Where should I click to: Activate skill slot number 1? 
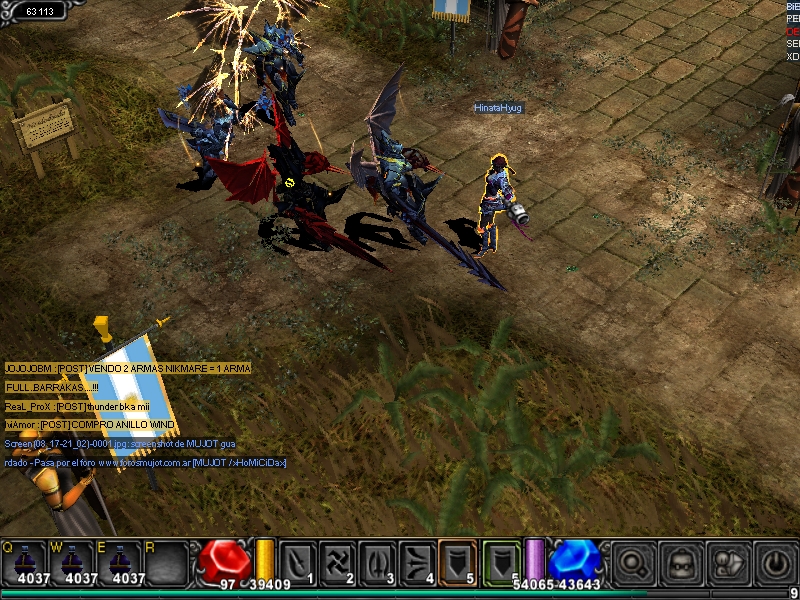[x=298, y=562]
